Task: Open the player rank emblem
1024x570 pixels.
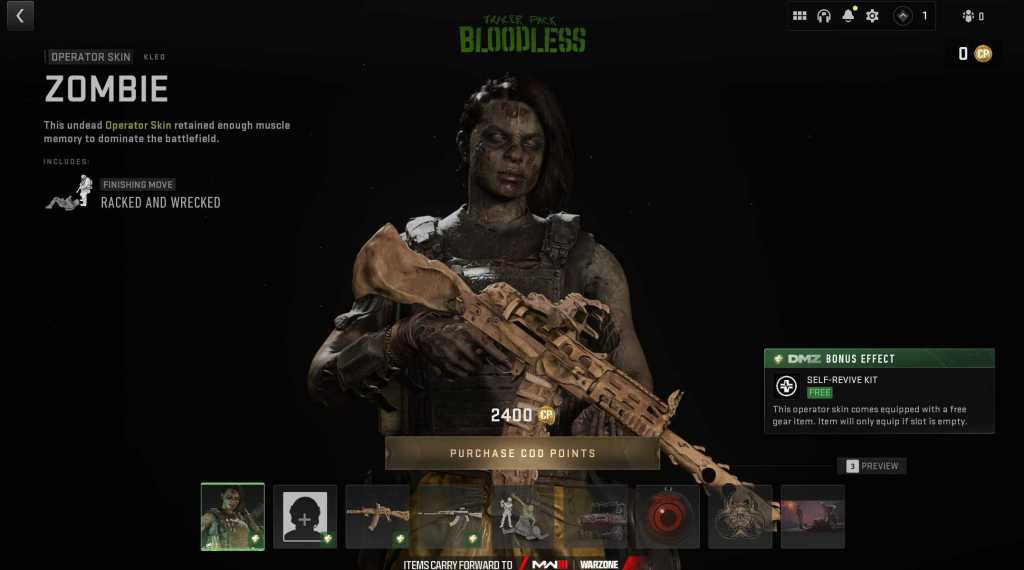Action: 903,16
